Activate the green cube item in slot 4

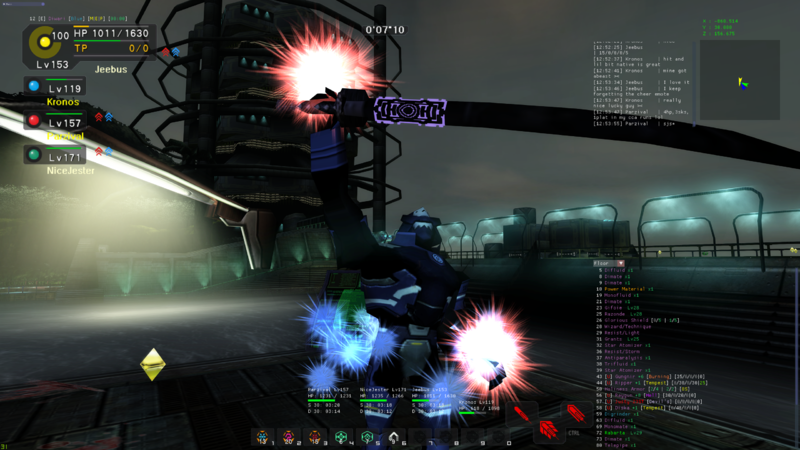click(x=341, y=438)
